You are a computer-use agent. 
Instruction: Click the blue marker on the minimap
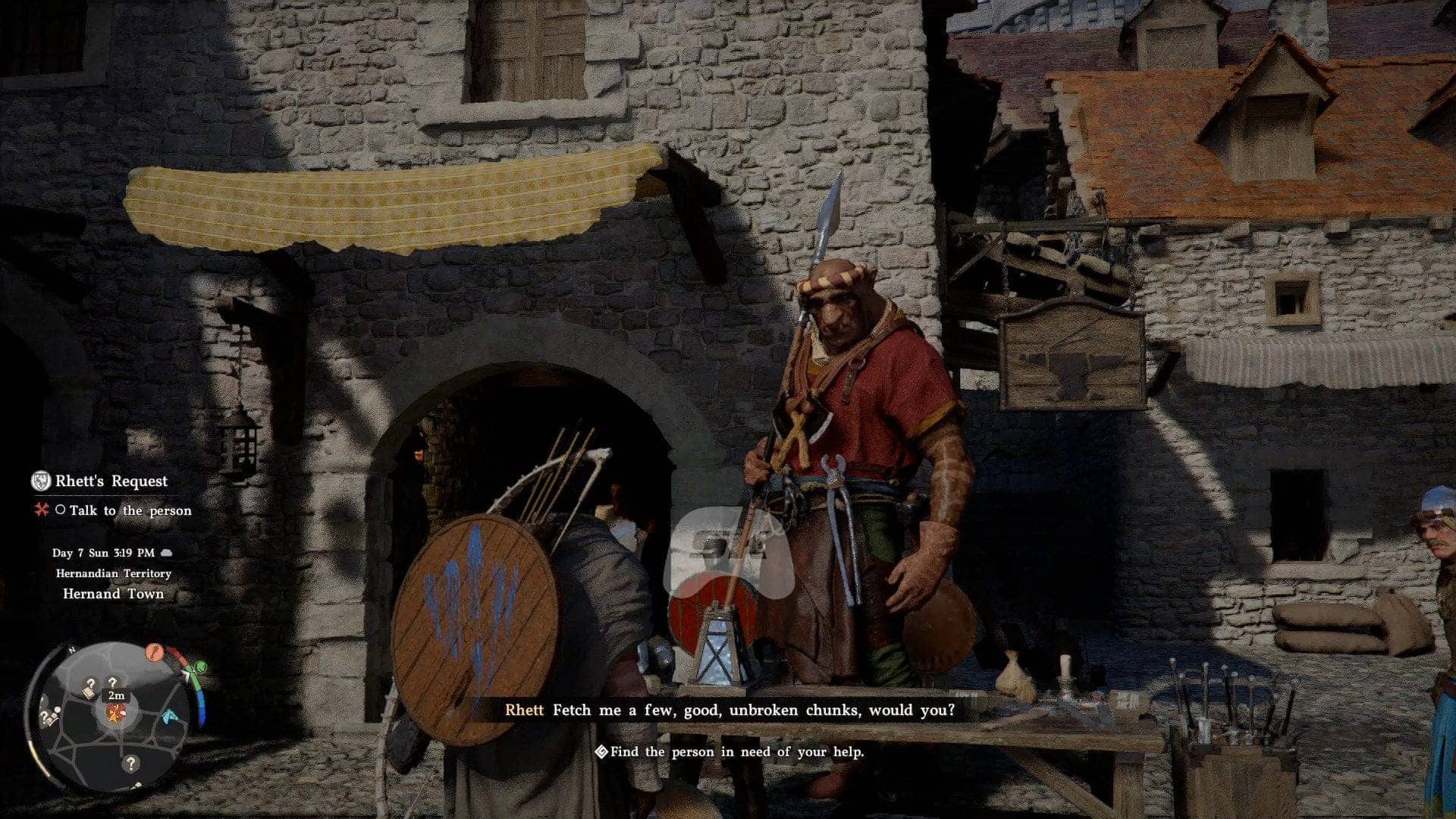pyautogui.click(x=171, y=714)
